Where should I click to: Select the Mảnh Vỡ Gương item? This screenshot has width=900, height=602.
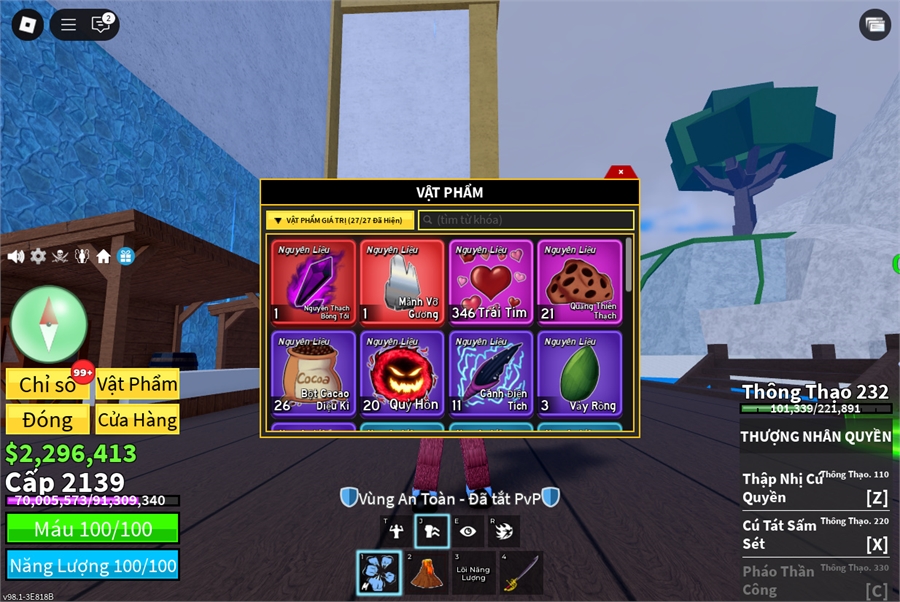402,282
